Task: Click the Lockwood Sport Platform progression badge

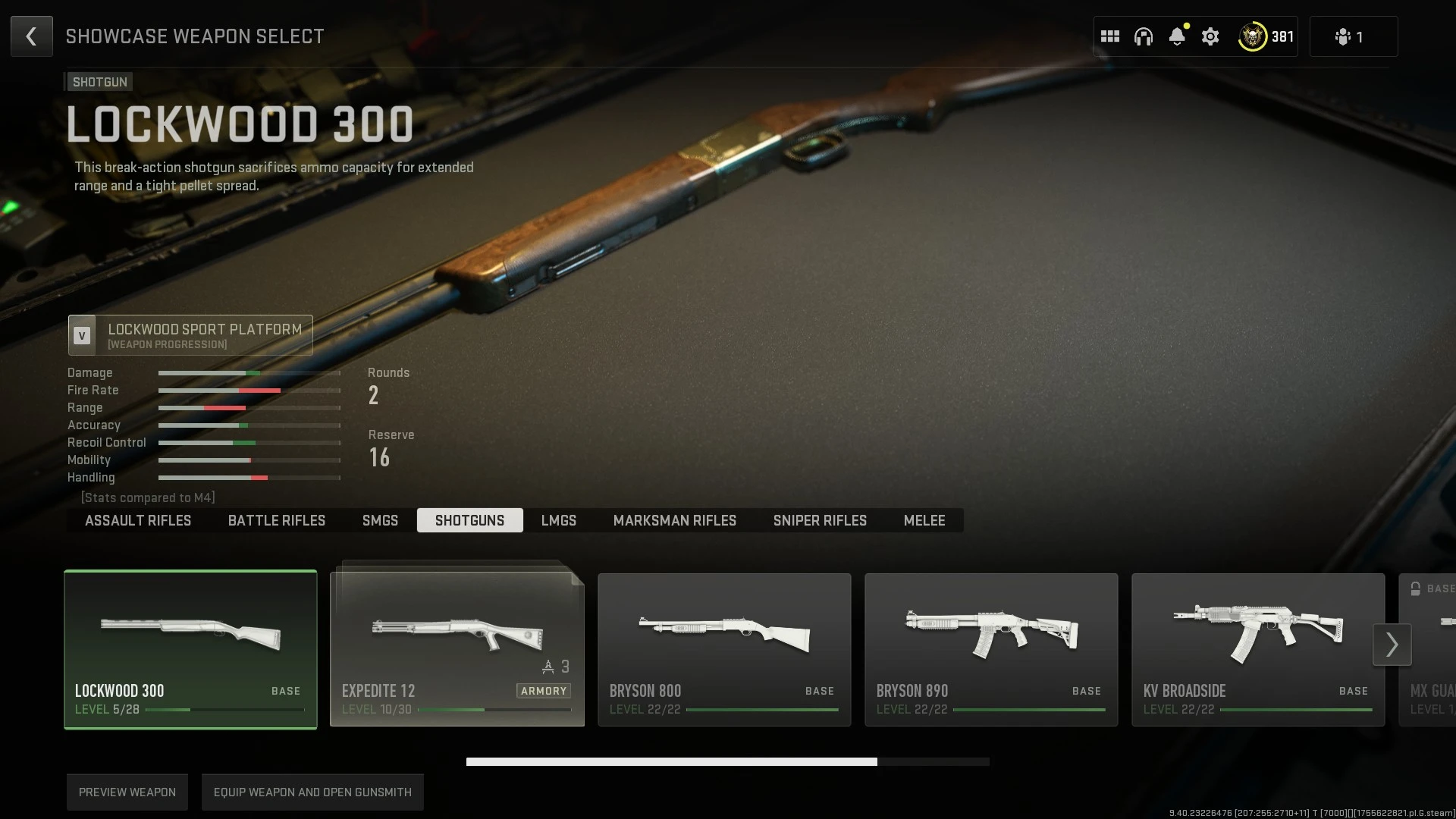Action: coord(190,335)
